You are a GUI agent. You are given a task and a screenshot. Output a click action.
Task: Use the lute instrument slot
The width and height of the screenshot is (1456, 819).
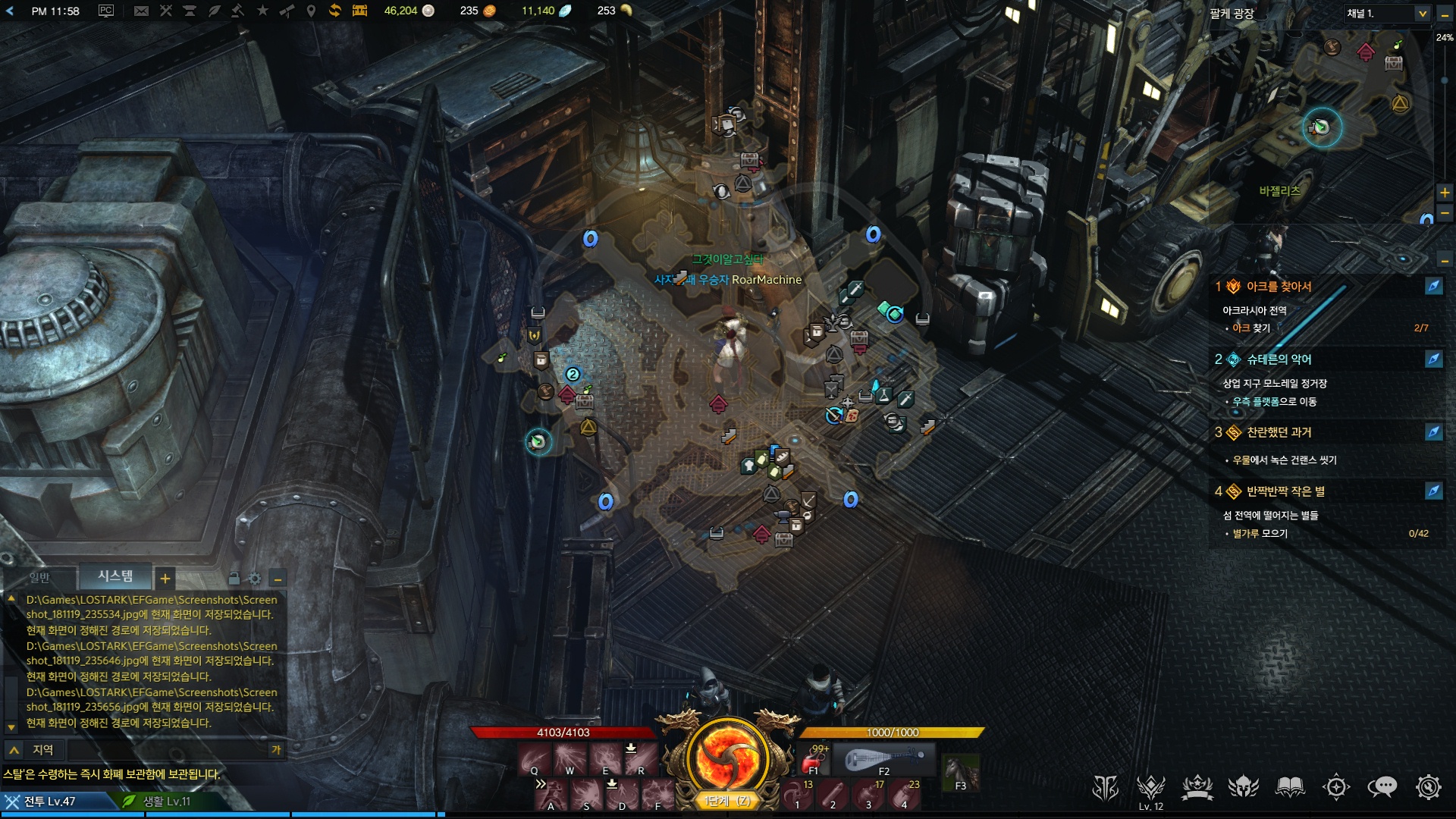[884, 759]
